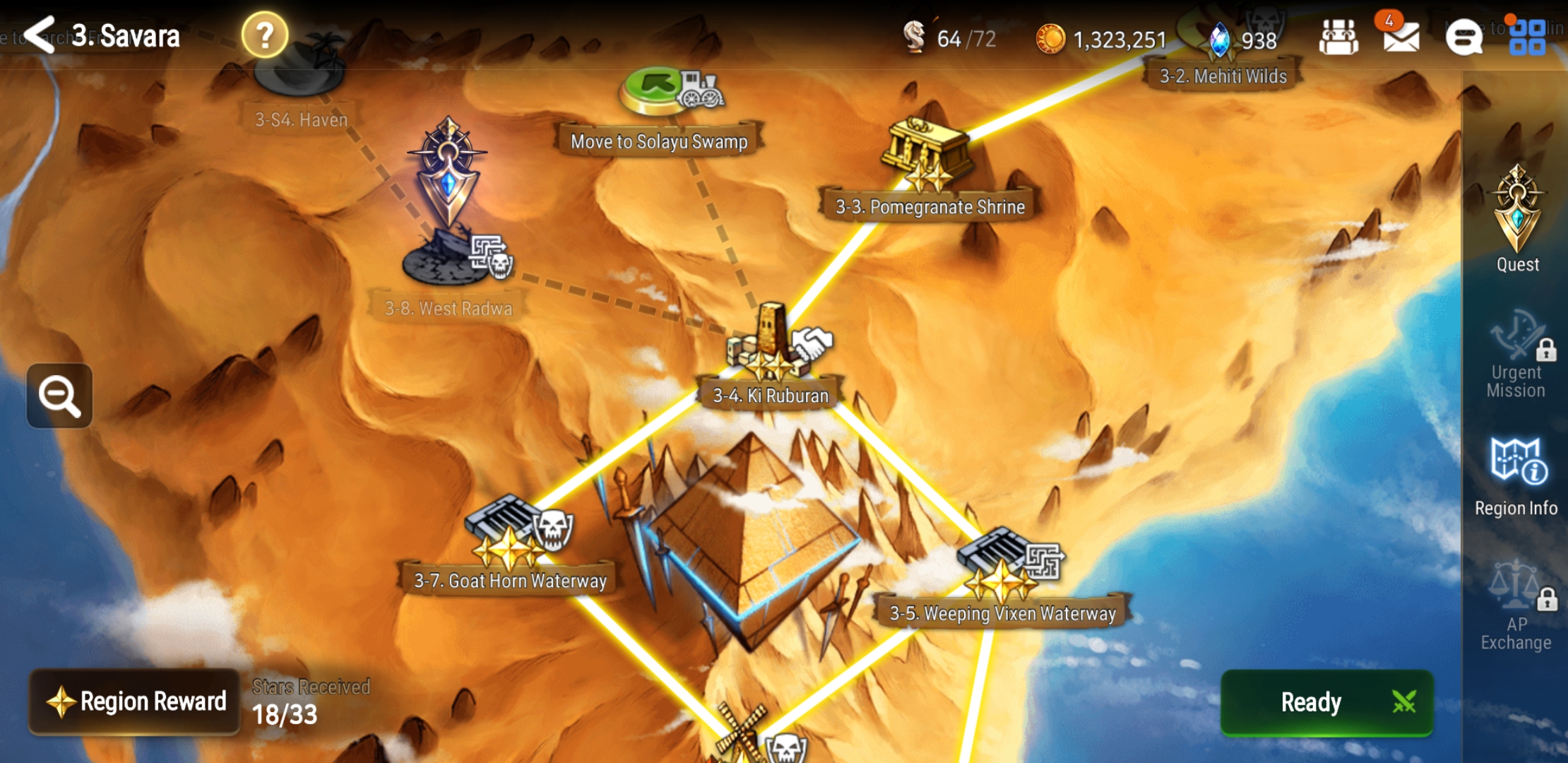Select stage 3-2 Mehiti Wilds
1568x763 pixels.
point(1223,76)
